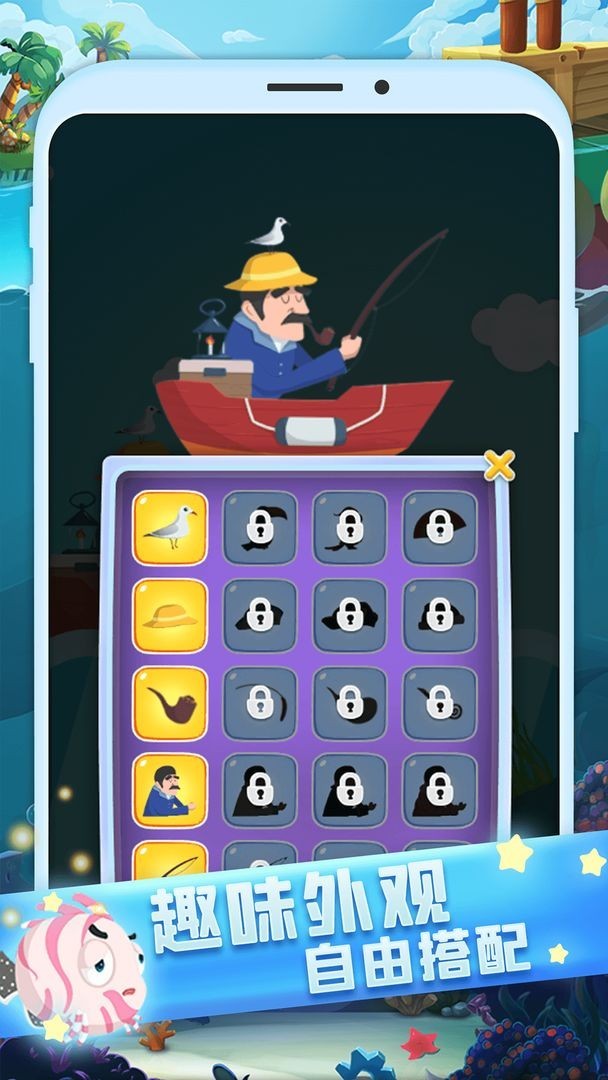
Task: Select the seagull accessory slot
Action: 170,527
